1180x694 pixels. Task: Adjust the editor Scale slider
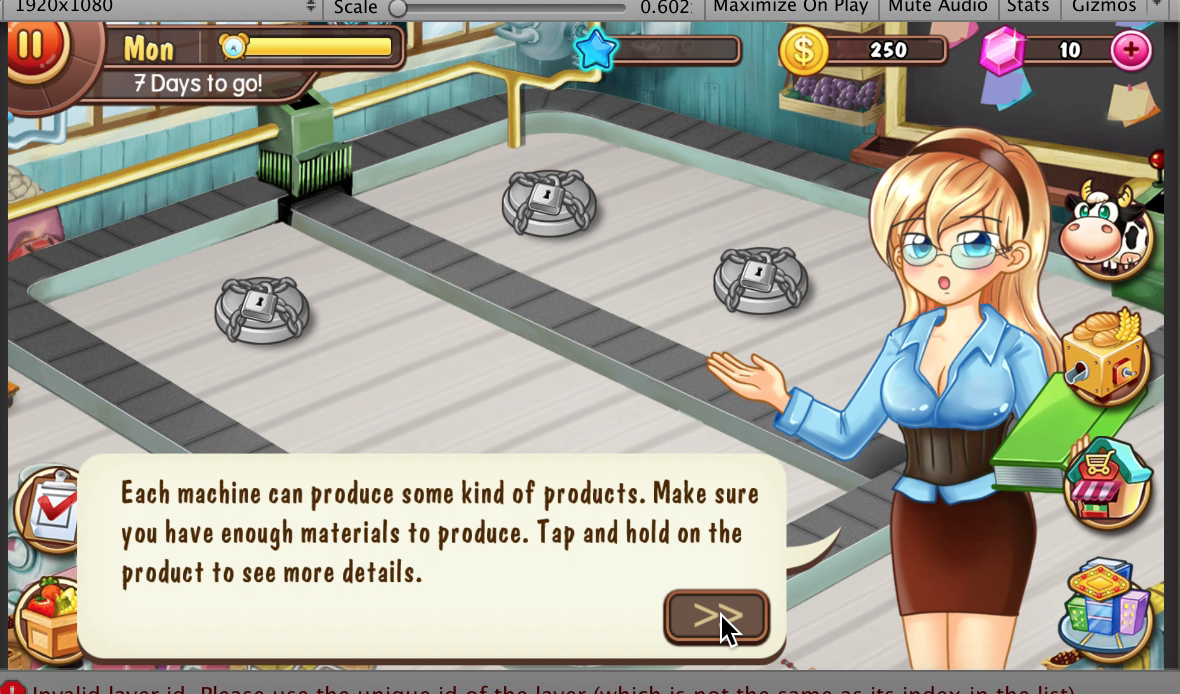[x=398, y=8]
